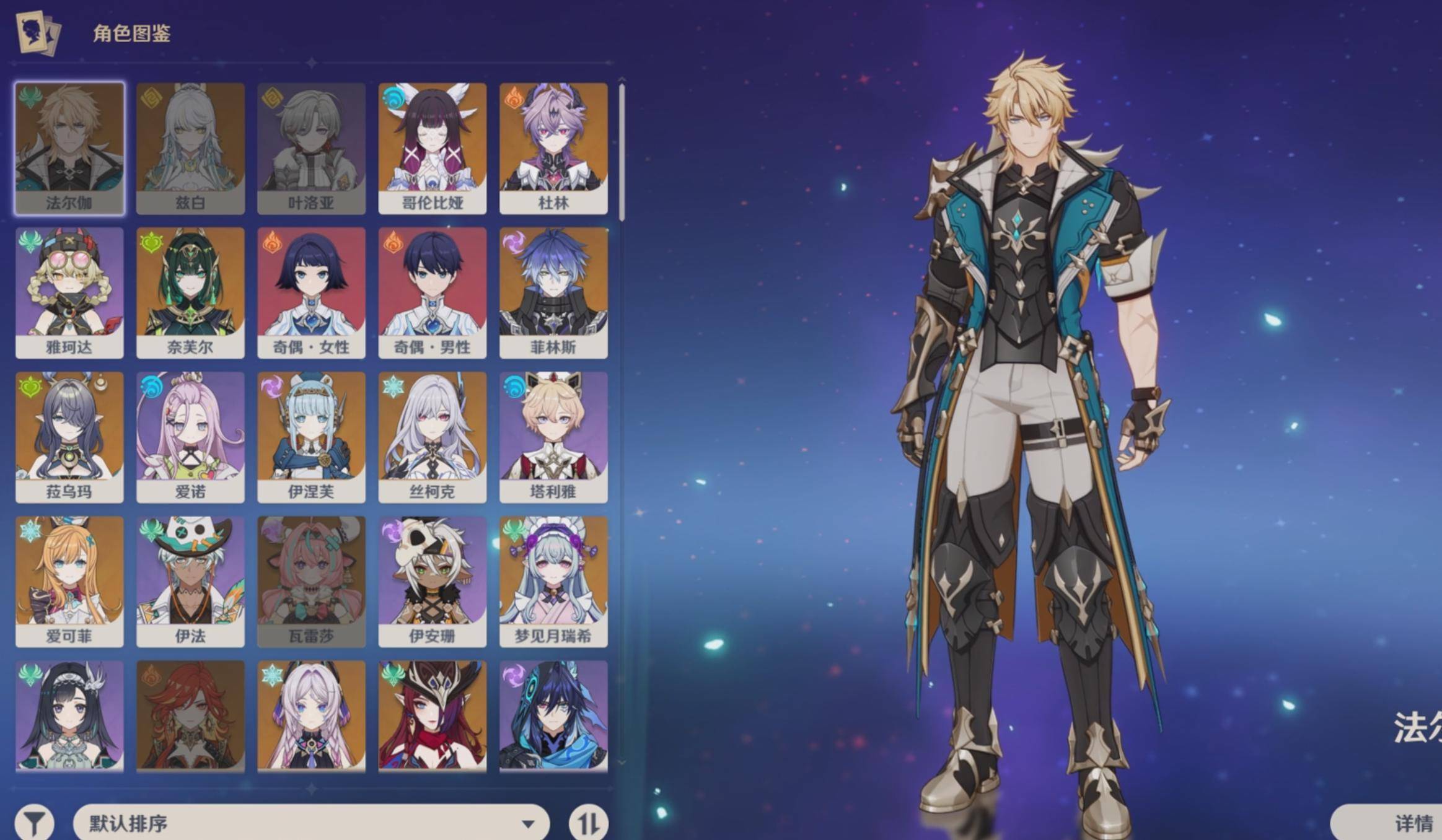Select the 塔利雅 character card
The height and width of the screenshot is (840, 1442).
[553, 437]
